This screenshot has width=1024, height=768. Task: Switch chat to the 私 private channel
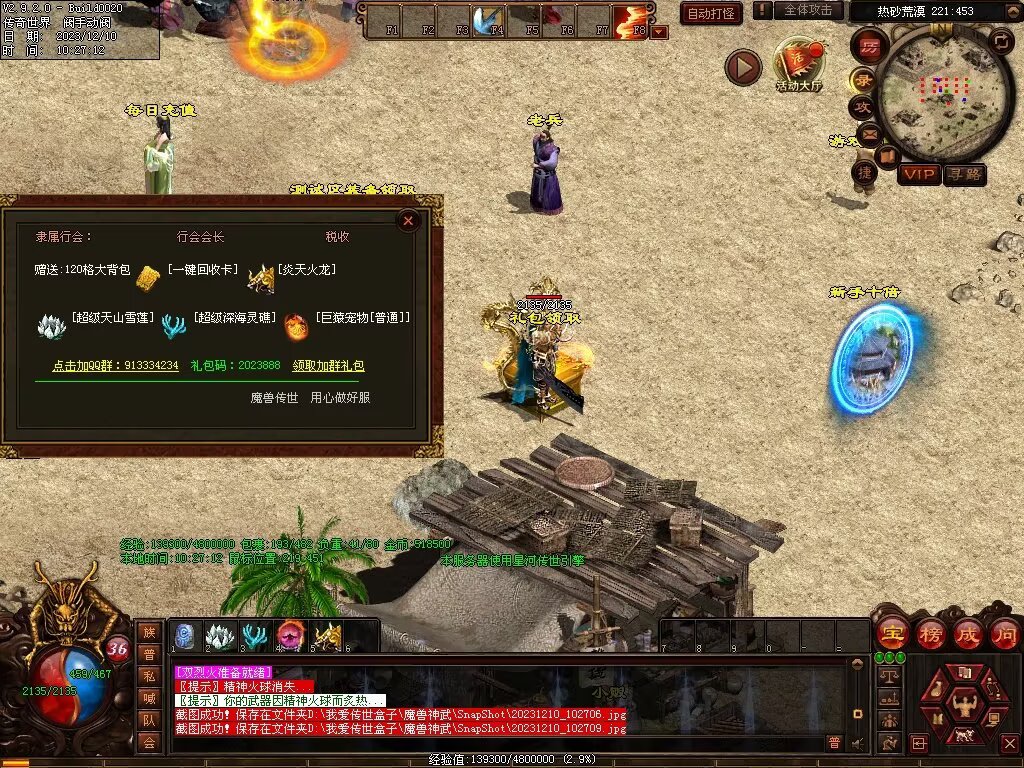[x=149, y=677]
